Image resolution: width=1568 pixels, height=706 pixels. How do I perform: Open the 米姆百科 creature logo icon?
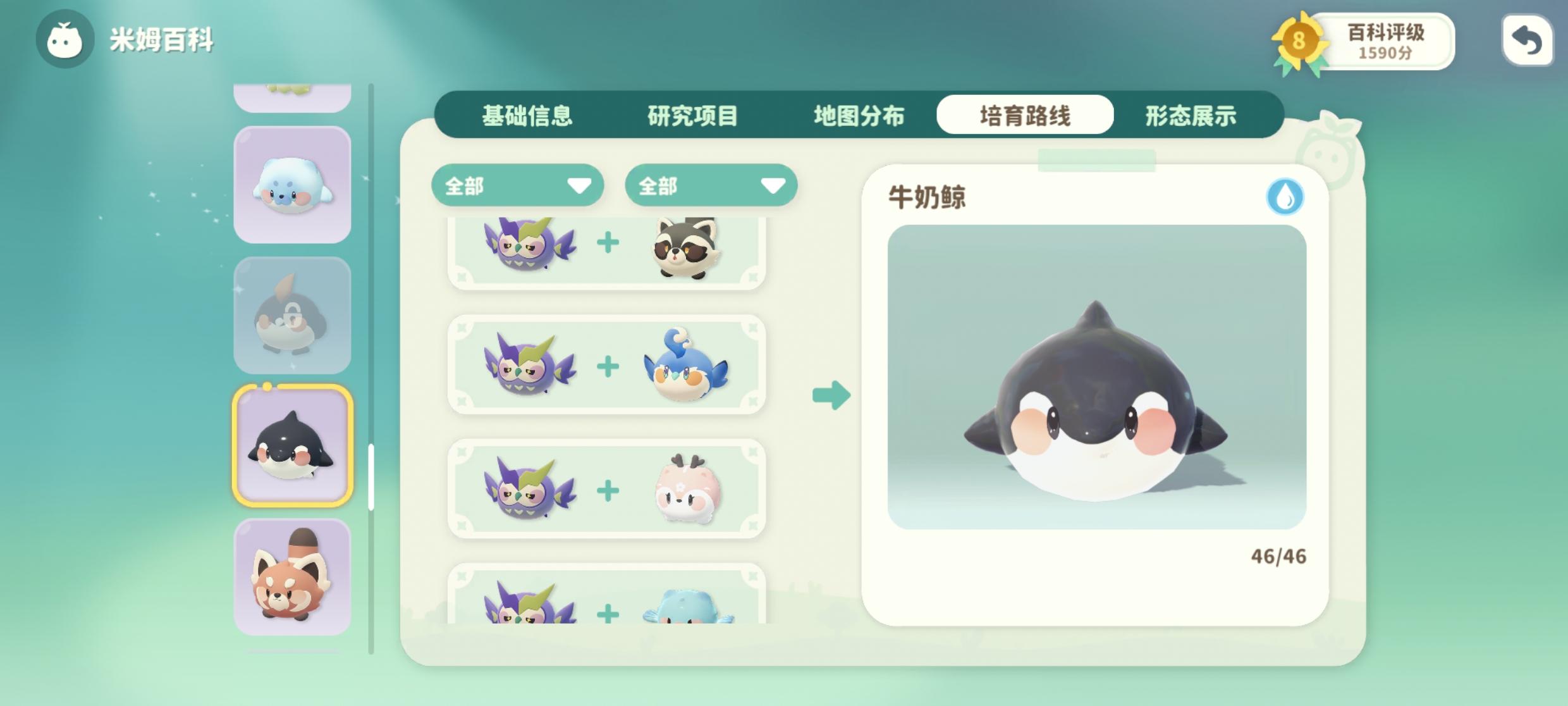(x=64, y=39)
